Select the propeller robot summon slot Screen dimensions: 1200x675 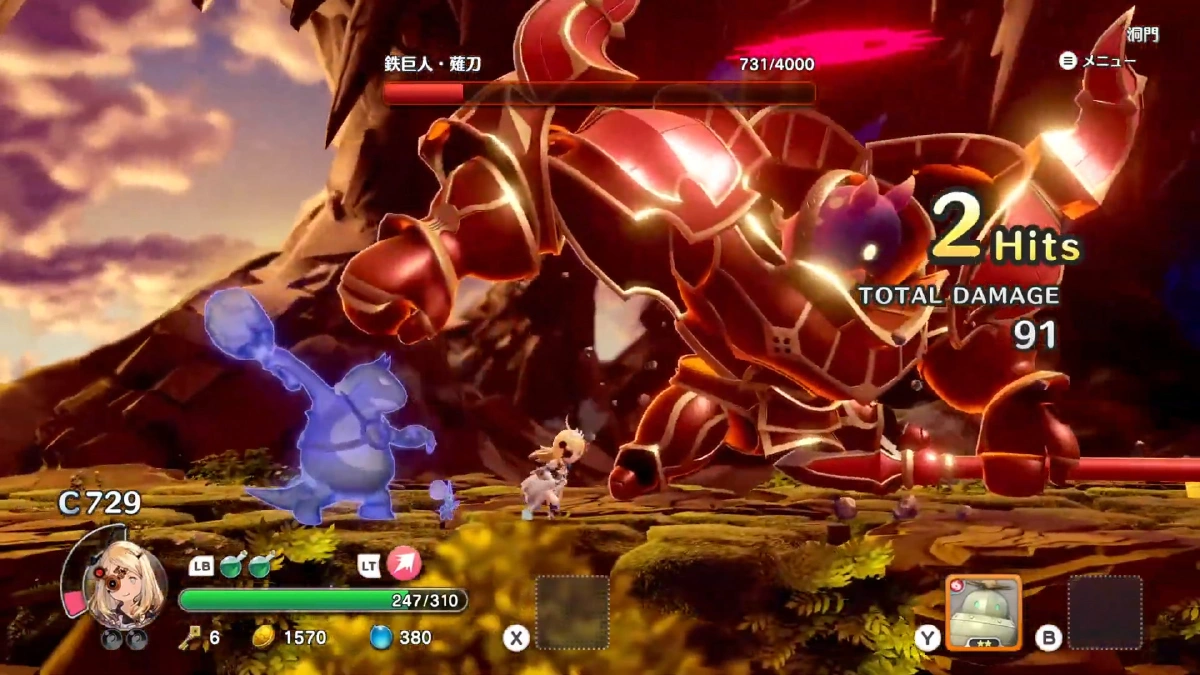pos(983,613)
